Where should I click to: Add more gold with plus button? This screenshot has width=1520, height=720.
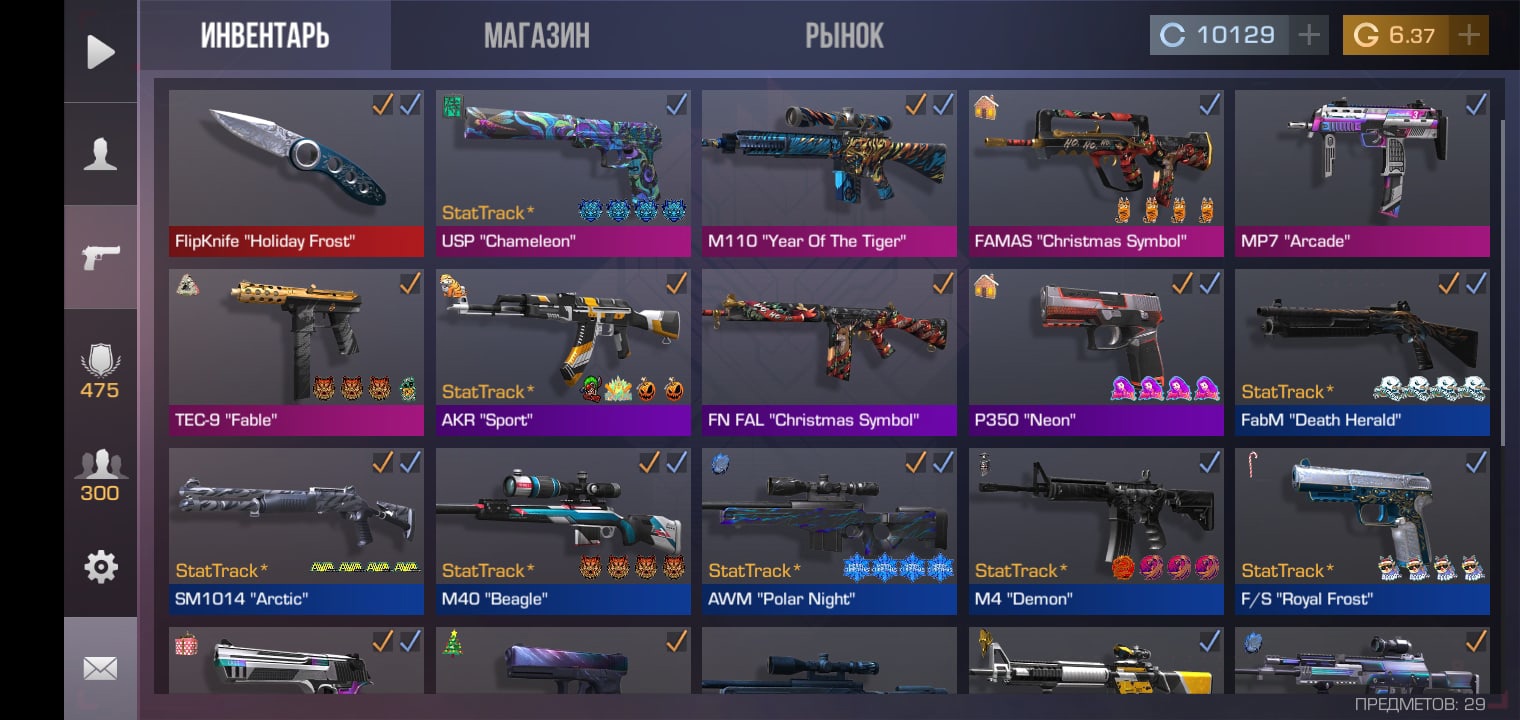click(1468, 36)
